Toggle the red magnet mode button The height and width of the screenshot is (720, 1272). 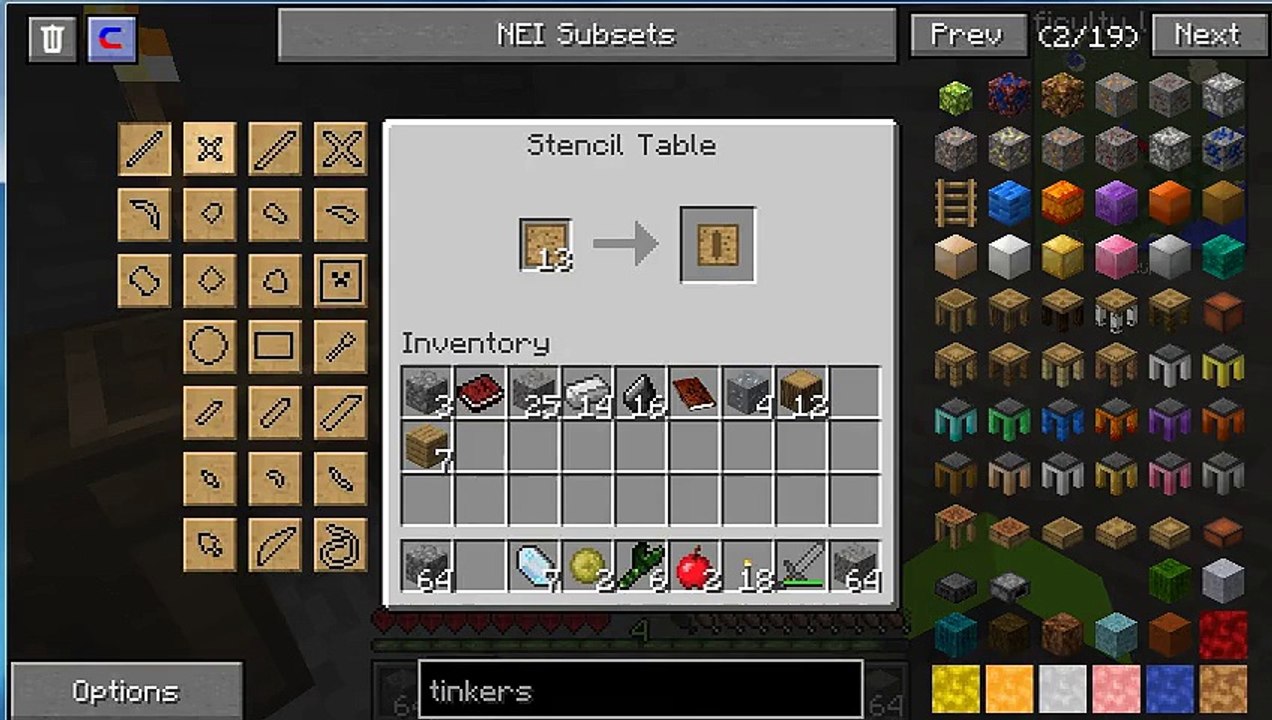coord(111,39)
